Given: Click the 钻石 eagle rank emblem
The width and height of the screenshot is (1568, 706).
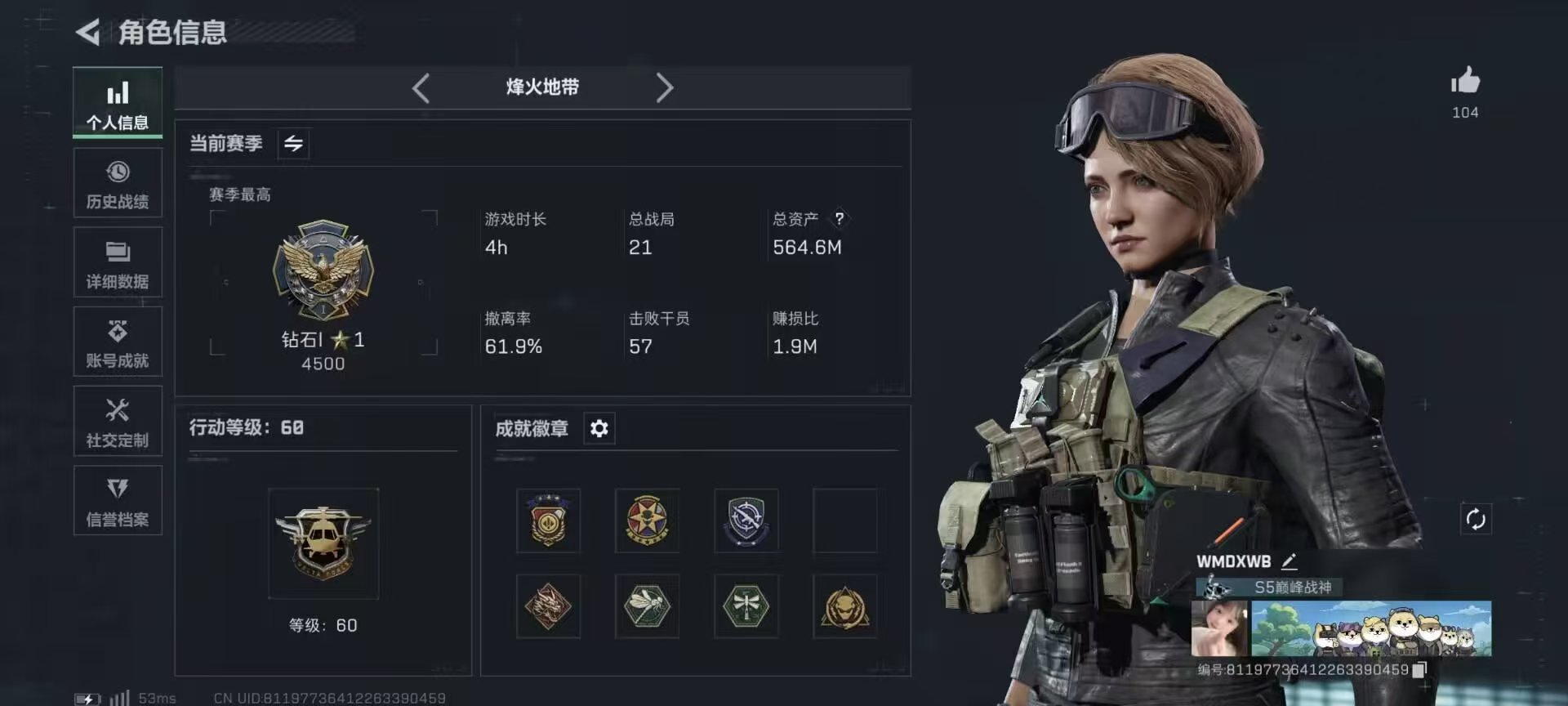Looking at the screenshot, I should pos(323,270).
